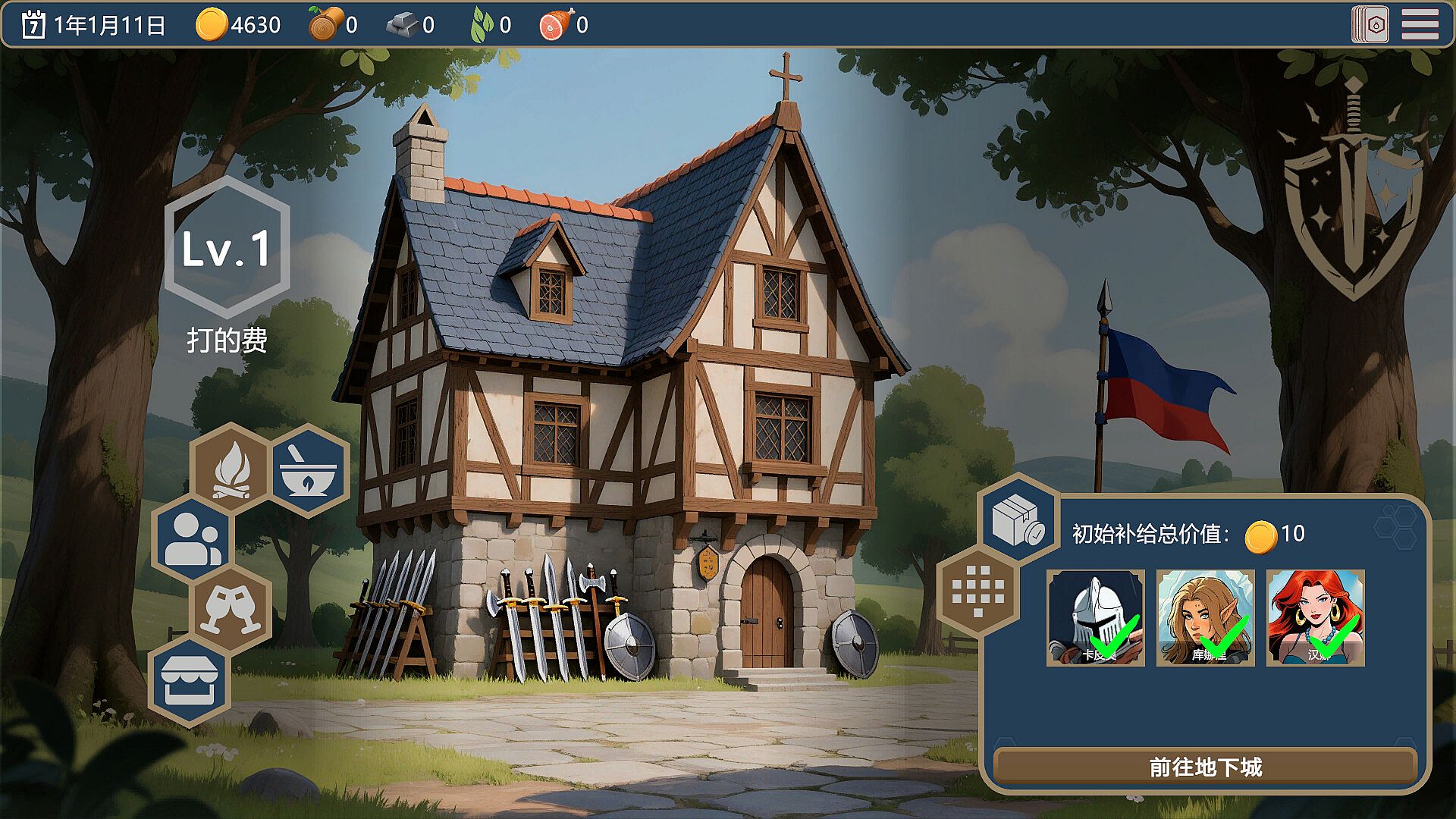Screen dimensions: 1456x819
Task: Open the supply box hexagon icon
Action: click(x=1018, y=521)
